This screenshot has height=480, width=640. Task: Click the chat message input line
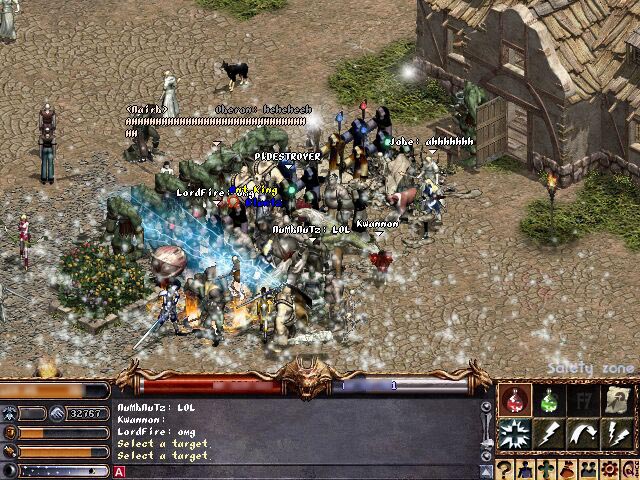[x=300, y=471]
